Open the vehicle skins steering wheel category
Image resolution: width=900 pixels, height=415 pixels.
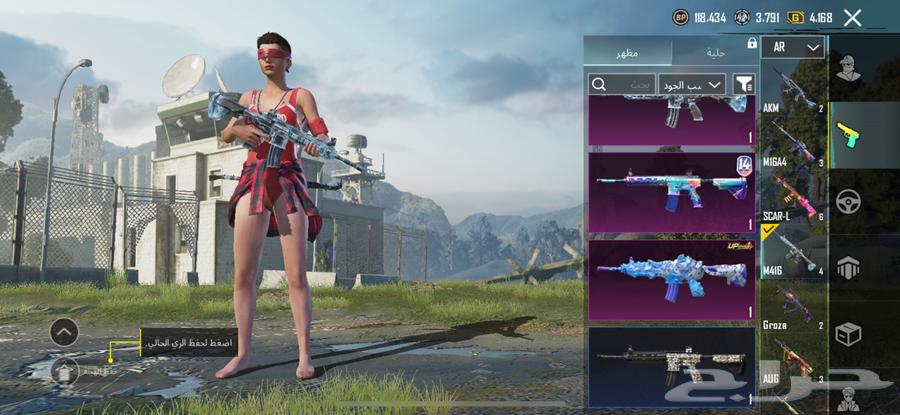click(848, 202)
